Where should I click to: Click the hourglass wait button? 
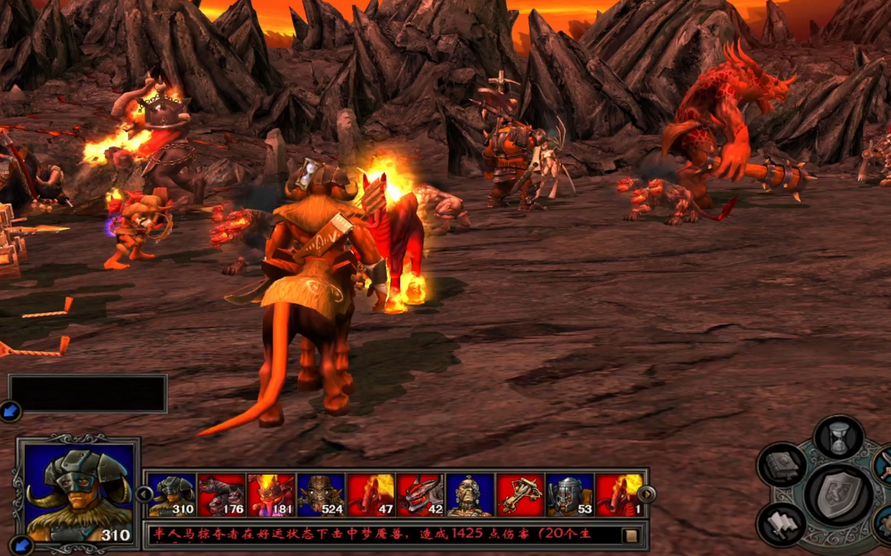[x=838, y=438]
